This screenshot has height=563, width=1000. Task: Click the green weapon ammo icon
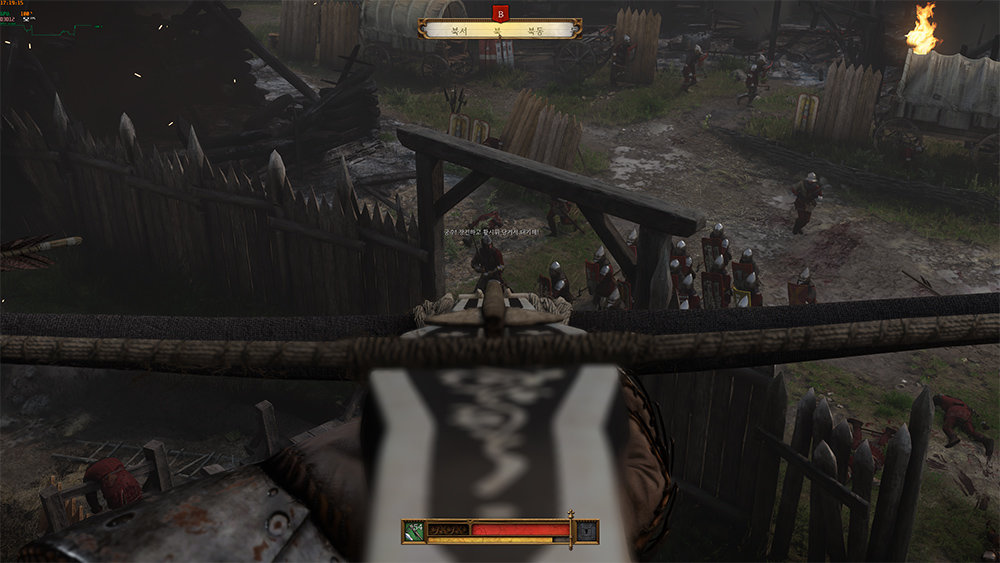pyautogui.click(x=415, y=530)
